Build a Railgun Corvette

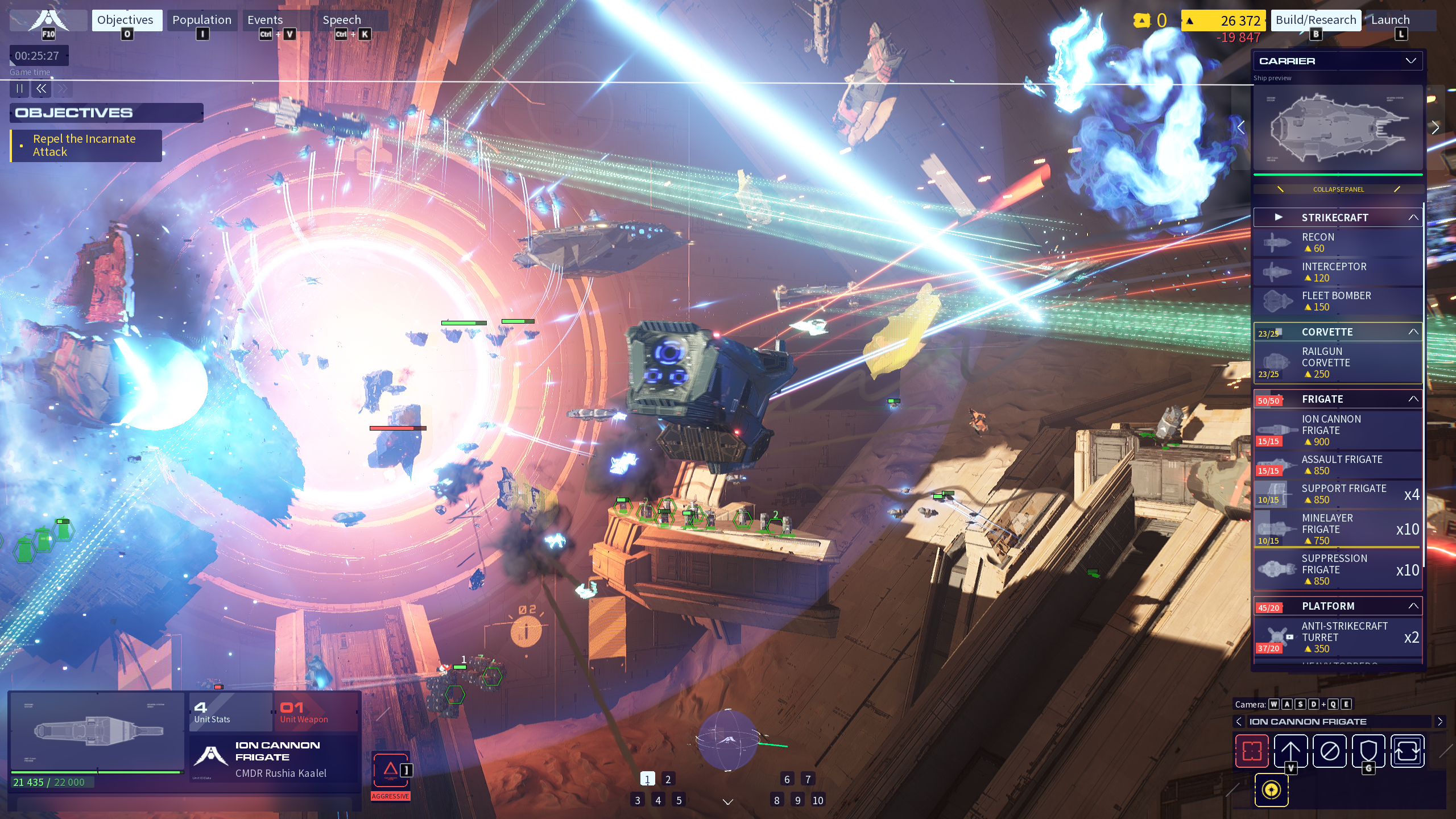coord(1337,363)
